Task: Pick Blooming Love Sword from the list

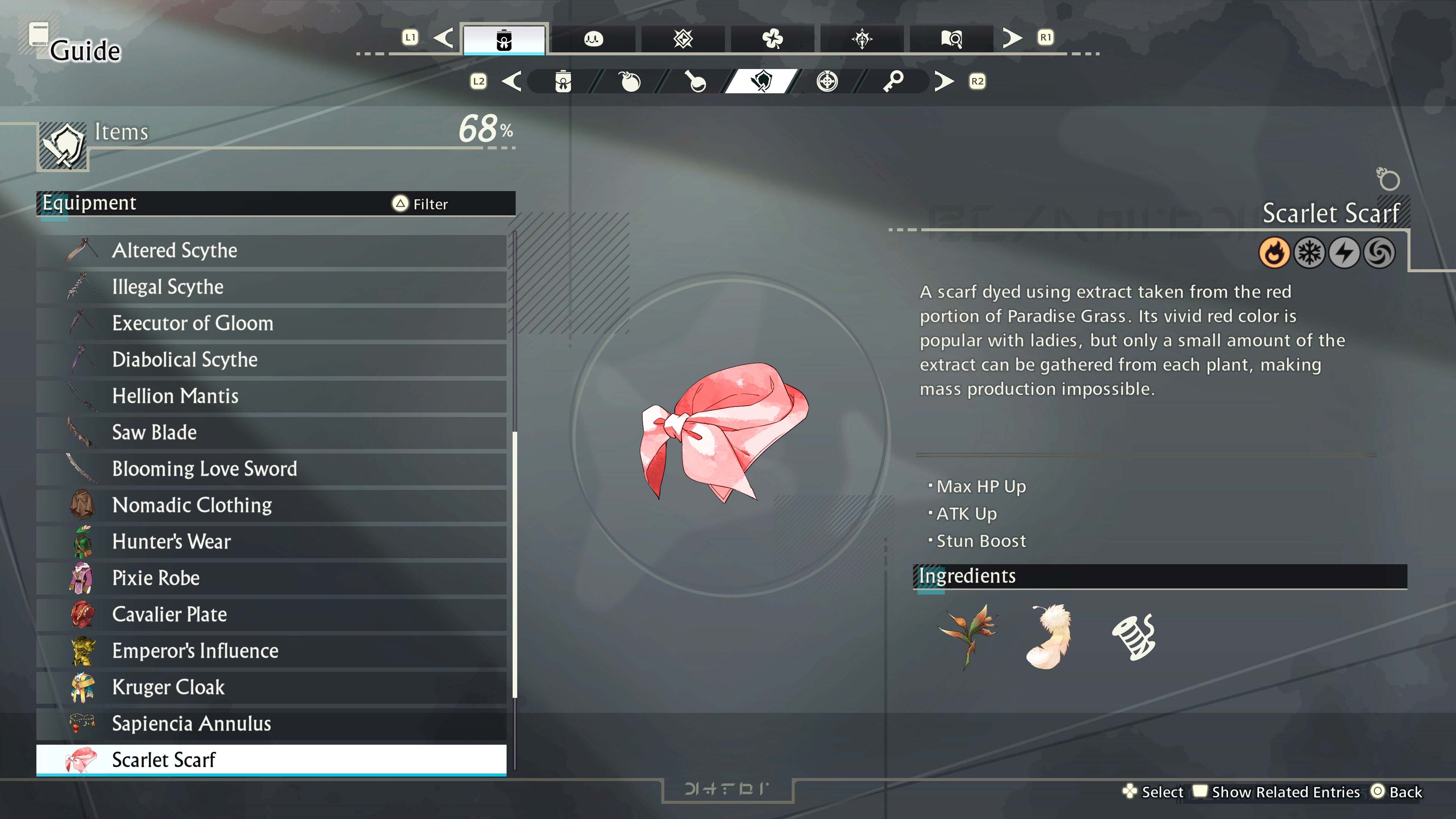Action: click(x=271, y=469)
